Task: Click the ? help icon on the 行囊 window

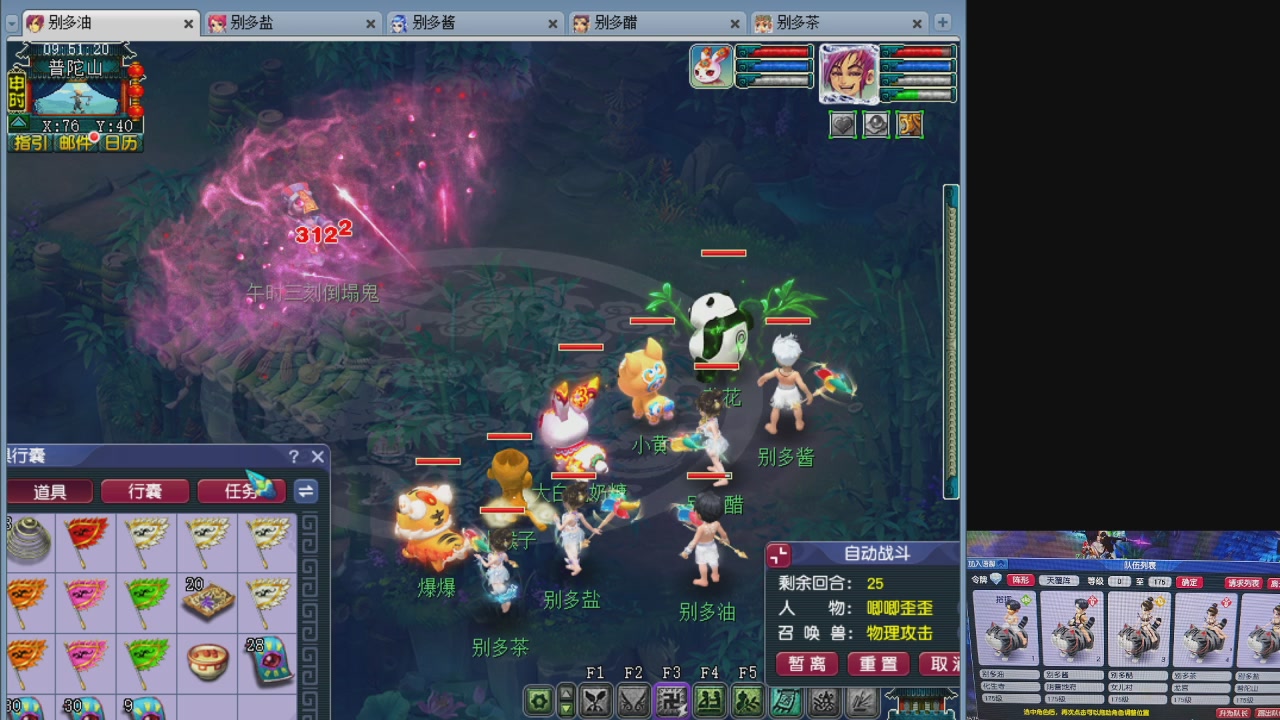Action: pyautogui.click(x=292, y=457)
